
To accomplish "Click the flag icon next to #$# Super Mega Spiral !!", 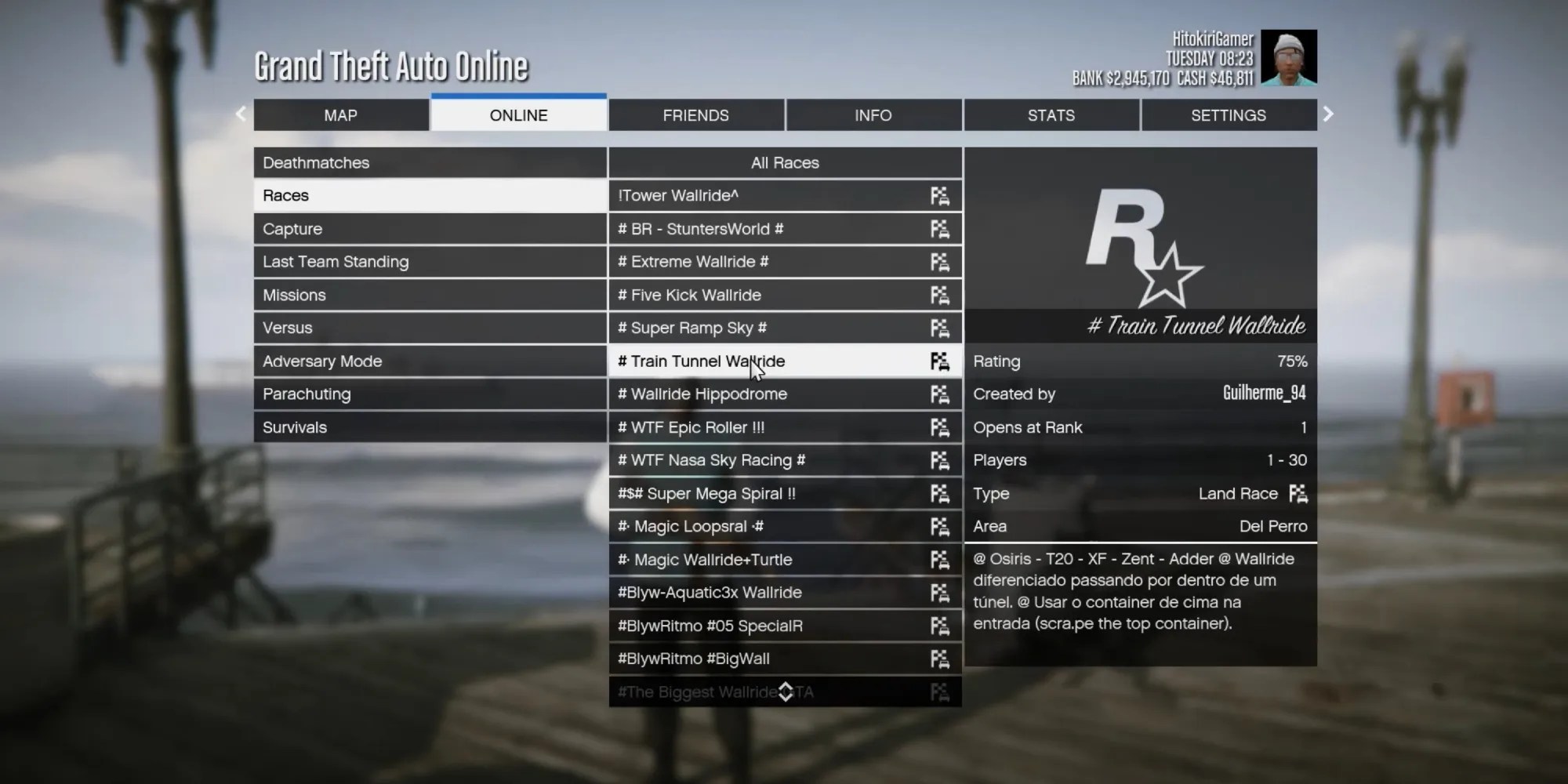I will (x=939, y=493).
